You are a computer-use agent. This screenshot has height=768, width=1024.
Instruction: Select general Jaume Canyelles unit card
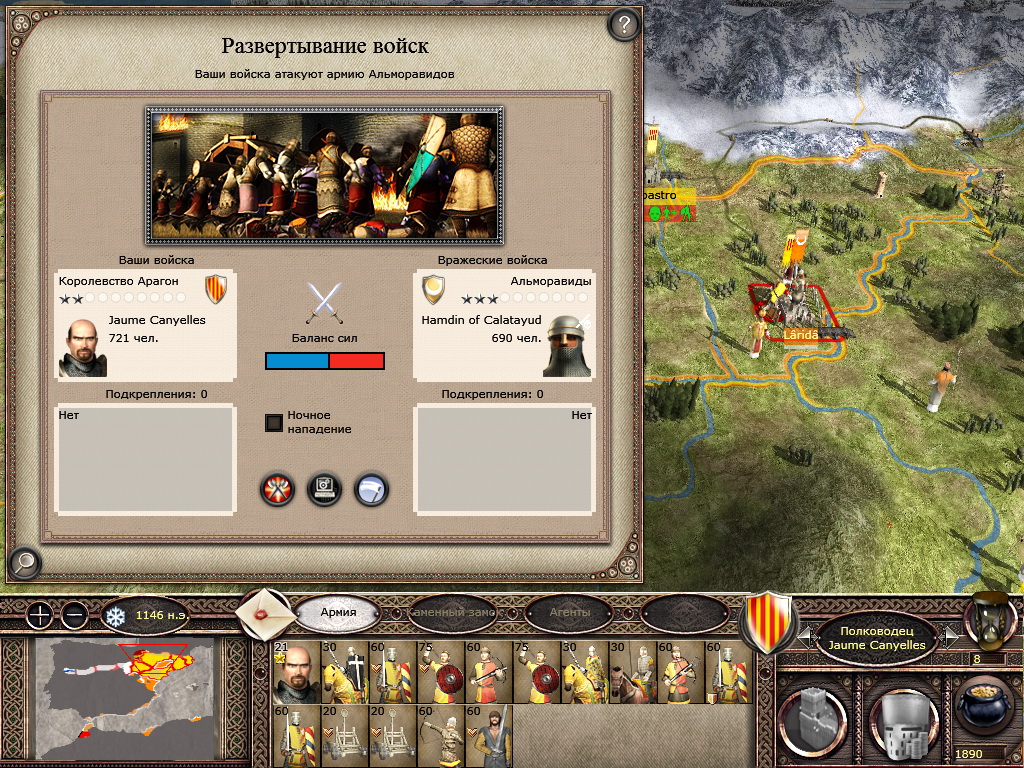point(294,672)
